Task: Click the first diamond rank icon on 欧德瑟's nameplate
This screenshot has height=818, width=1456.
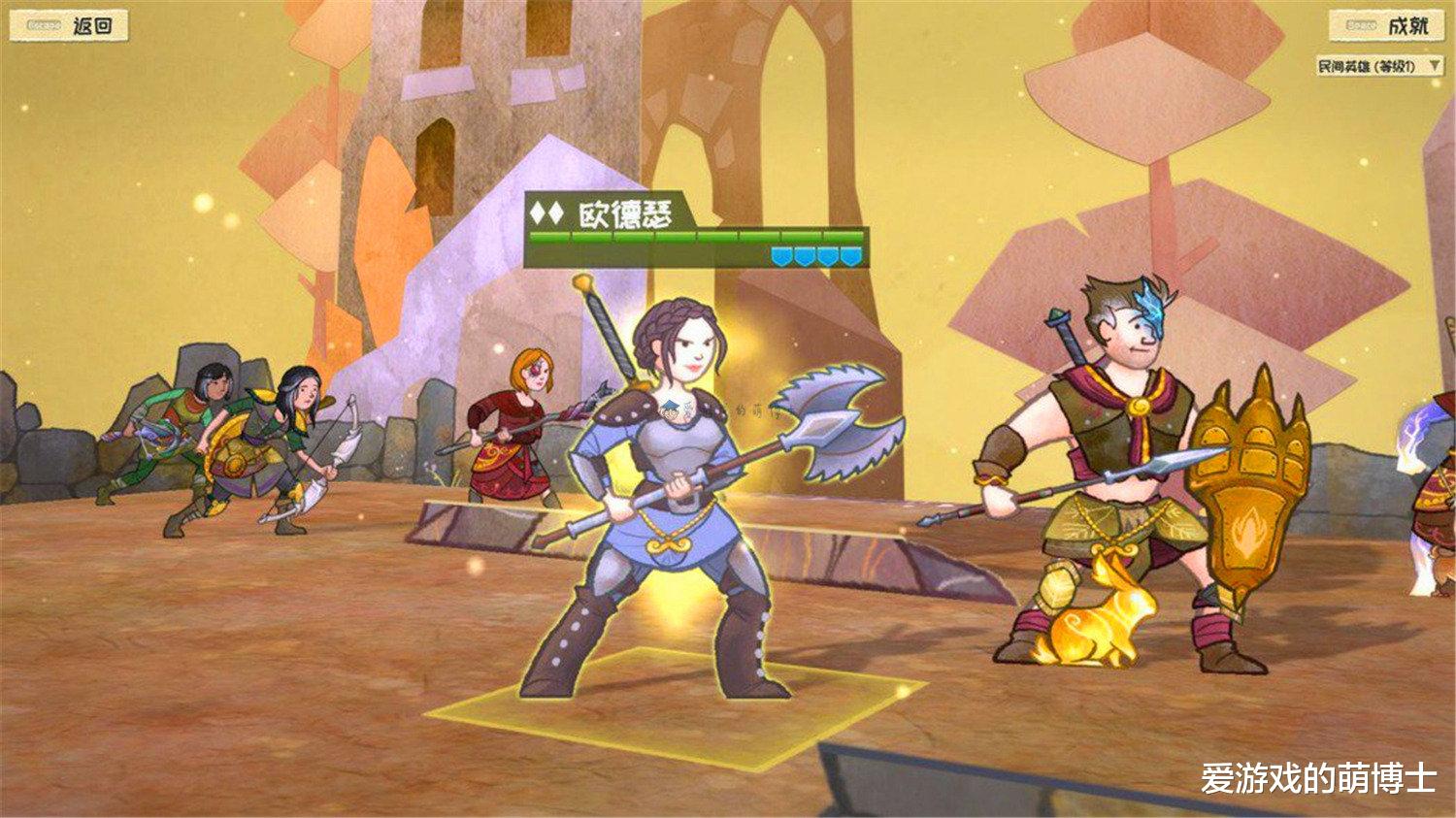Action: click(x=535, y=212)
